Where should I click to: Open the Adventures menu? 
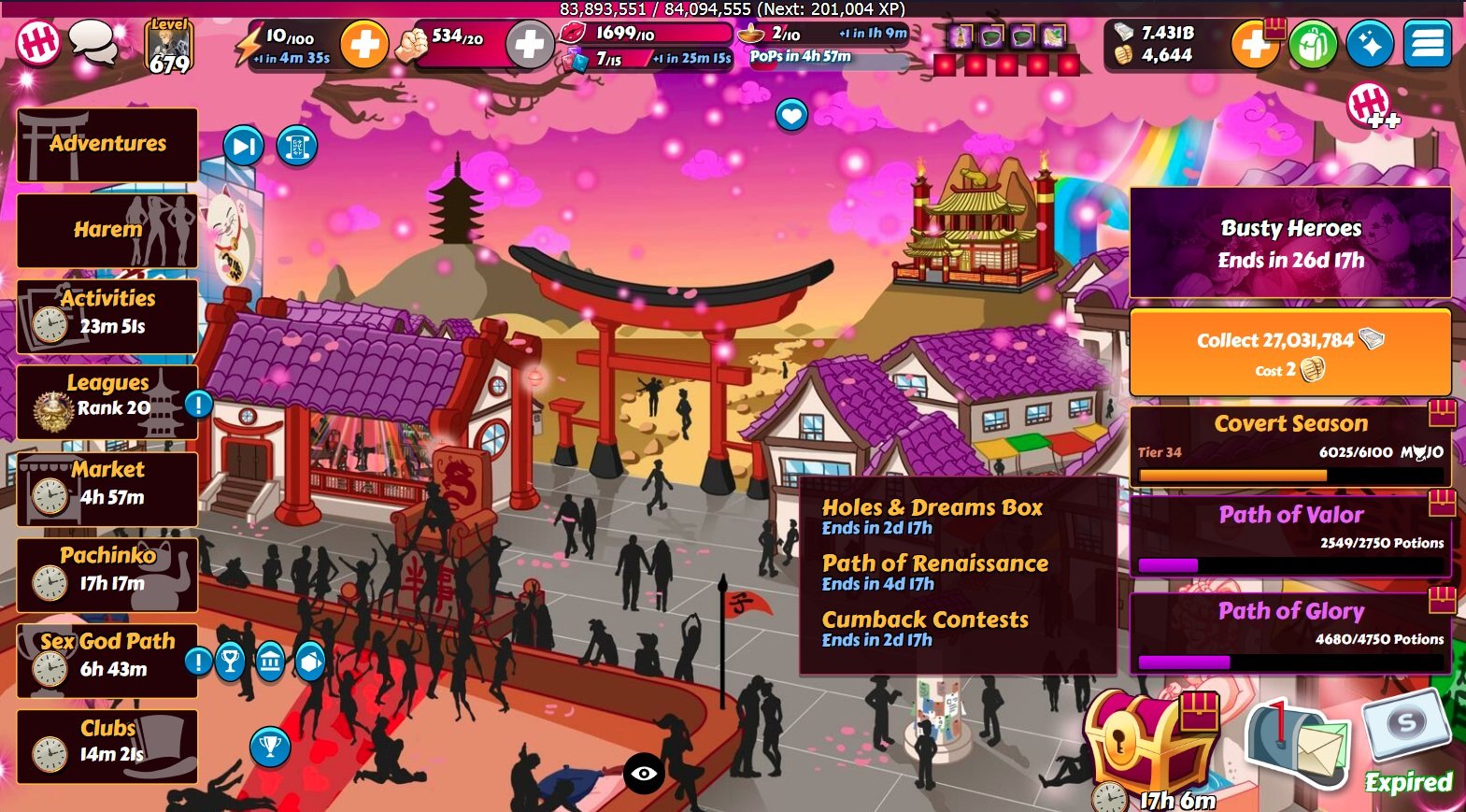(x=107, y=145)
